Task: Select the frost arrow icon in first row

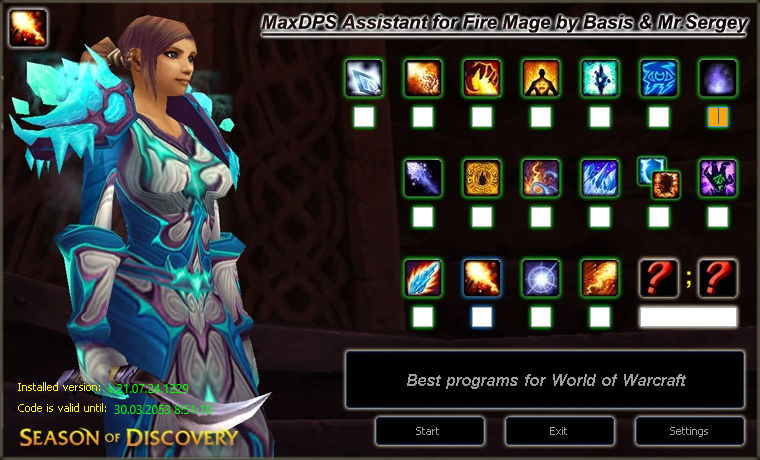Action: point(364,78)
